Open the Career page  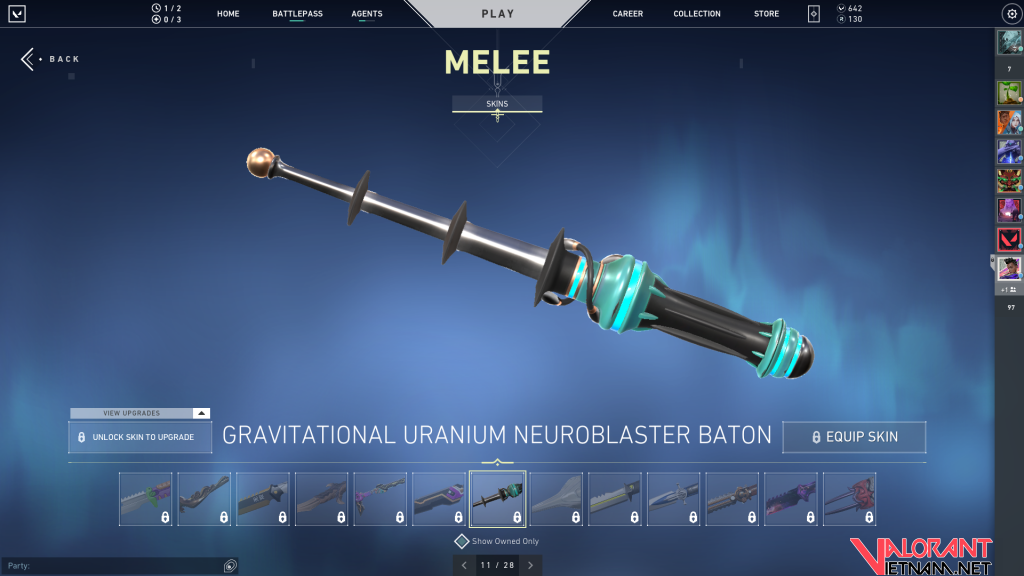click(x=628, y=14)
